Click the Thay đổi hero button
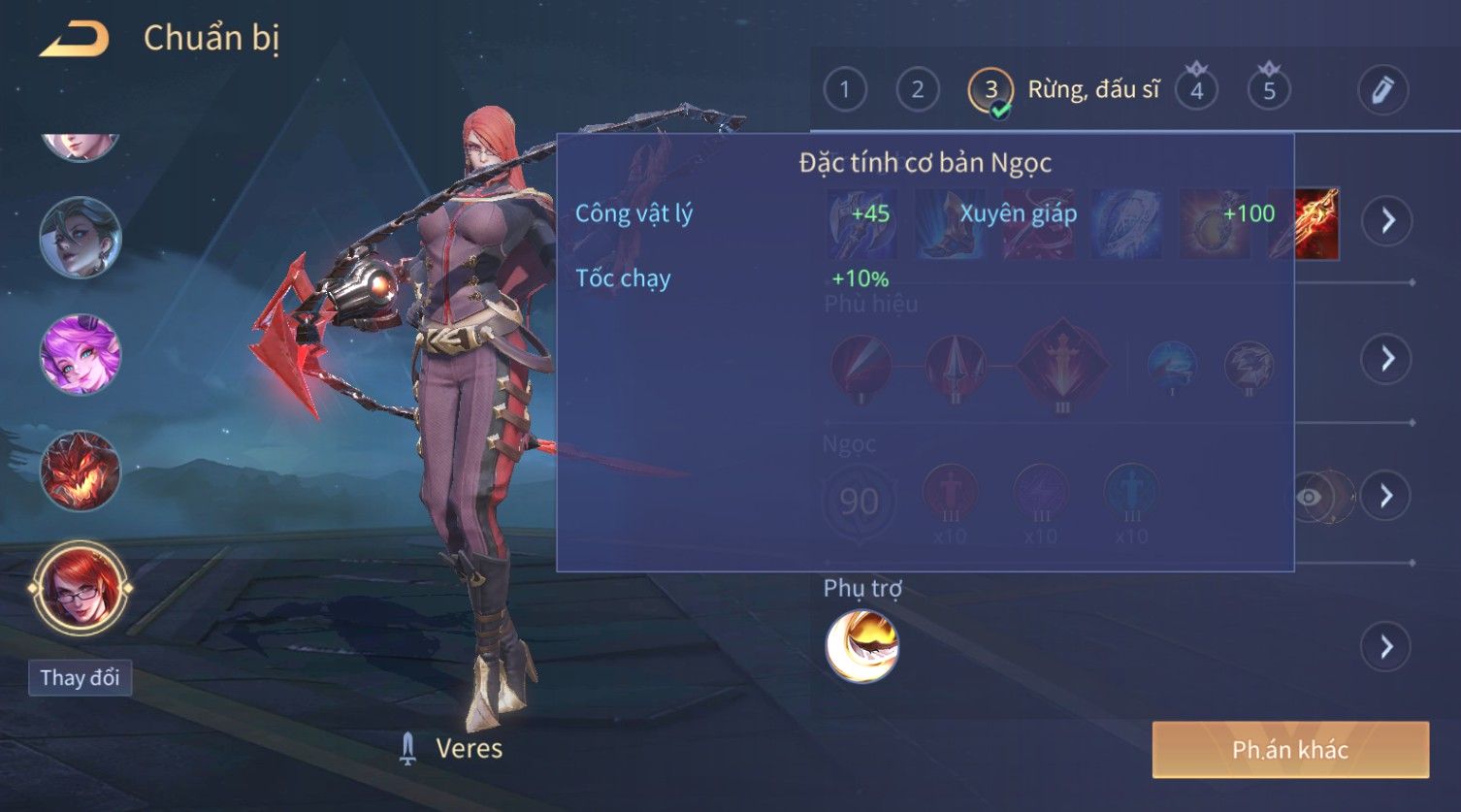 [x=80, y=677]
